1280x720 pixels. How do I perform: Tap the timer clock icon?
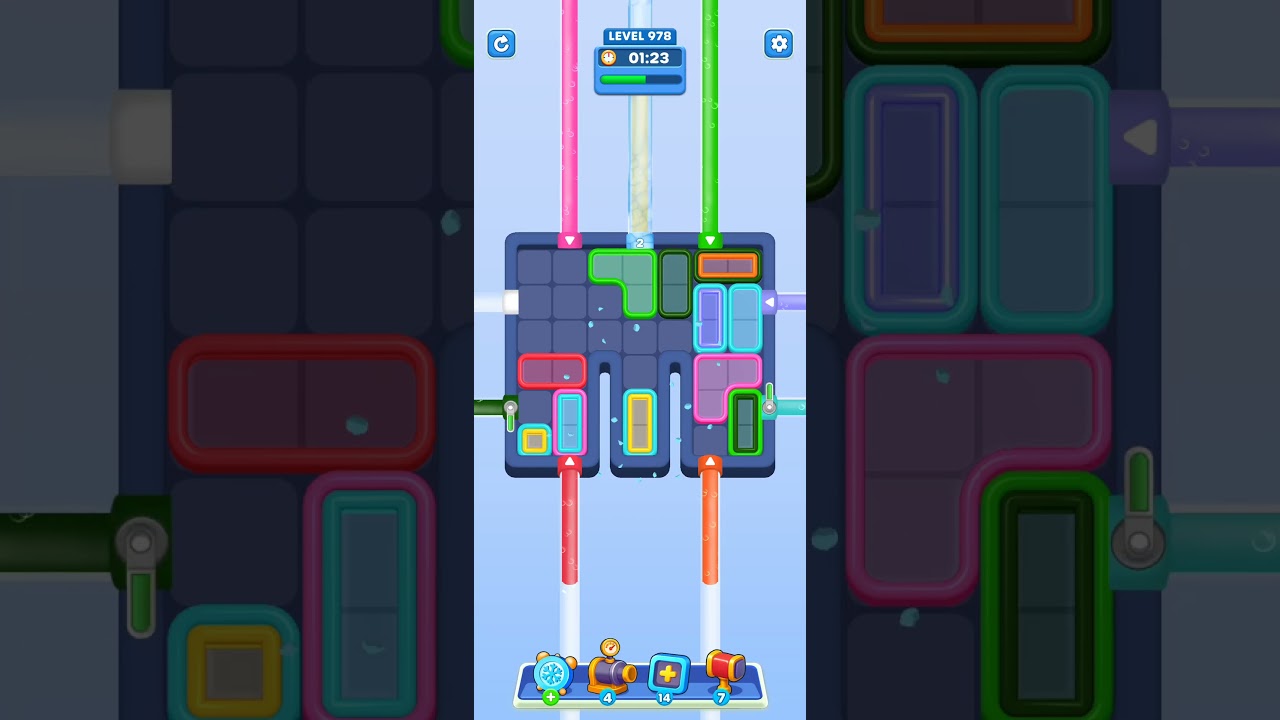point(608,58)
